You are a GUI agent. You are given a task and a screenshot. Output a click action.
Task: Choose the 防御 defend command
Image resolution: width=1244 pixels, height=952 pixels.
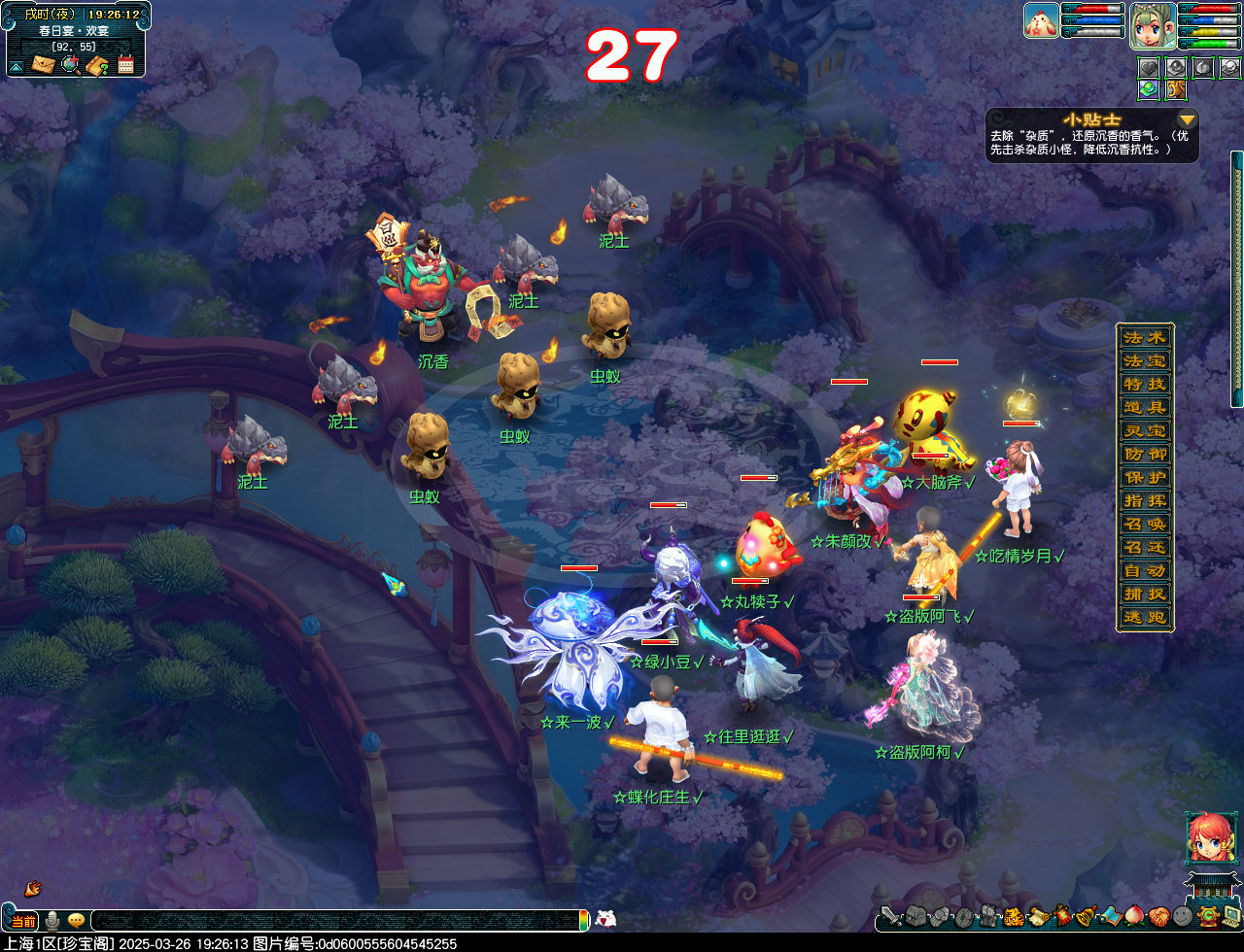click(x=1145, y=454)
